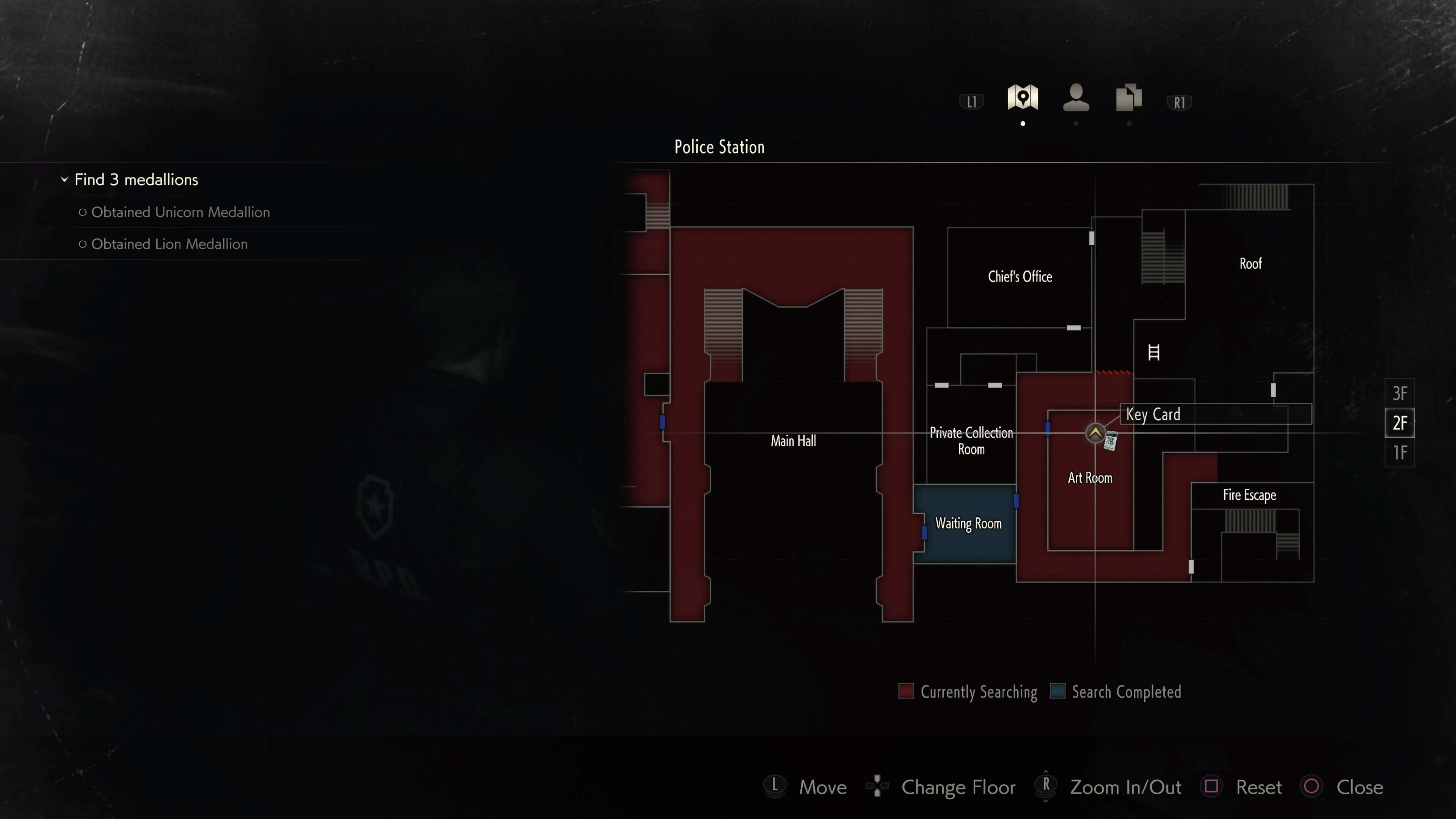Open the character tab icon
The height and width of the screenshot is (819, 1456).
click(1076, 97)
